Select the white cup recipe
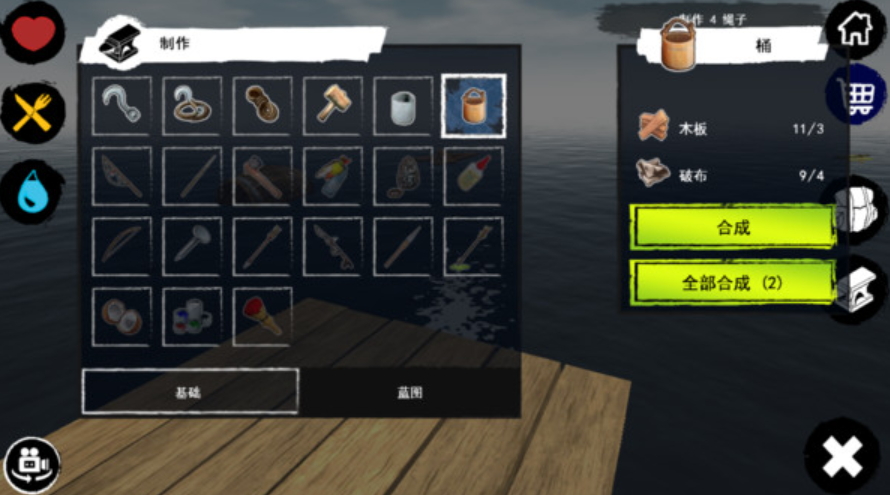 point(403,105)
